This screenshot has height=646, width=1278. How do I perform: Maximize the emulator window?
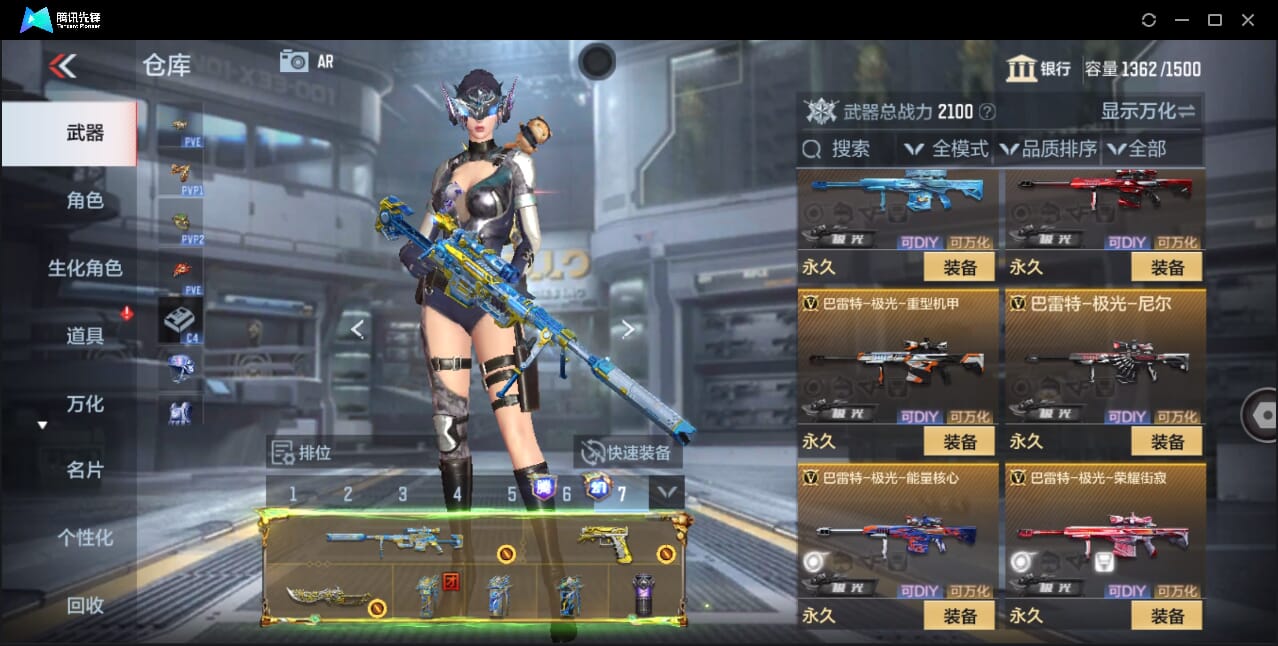pyautogui.click(x=1214, y=20)
